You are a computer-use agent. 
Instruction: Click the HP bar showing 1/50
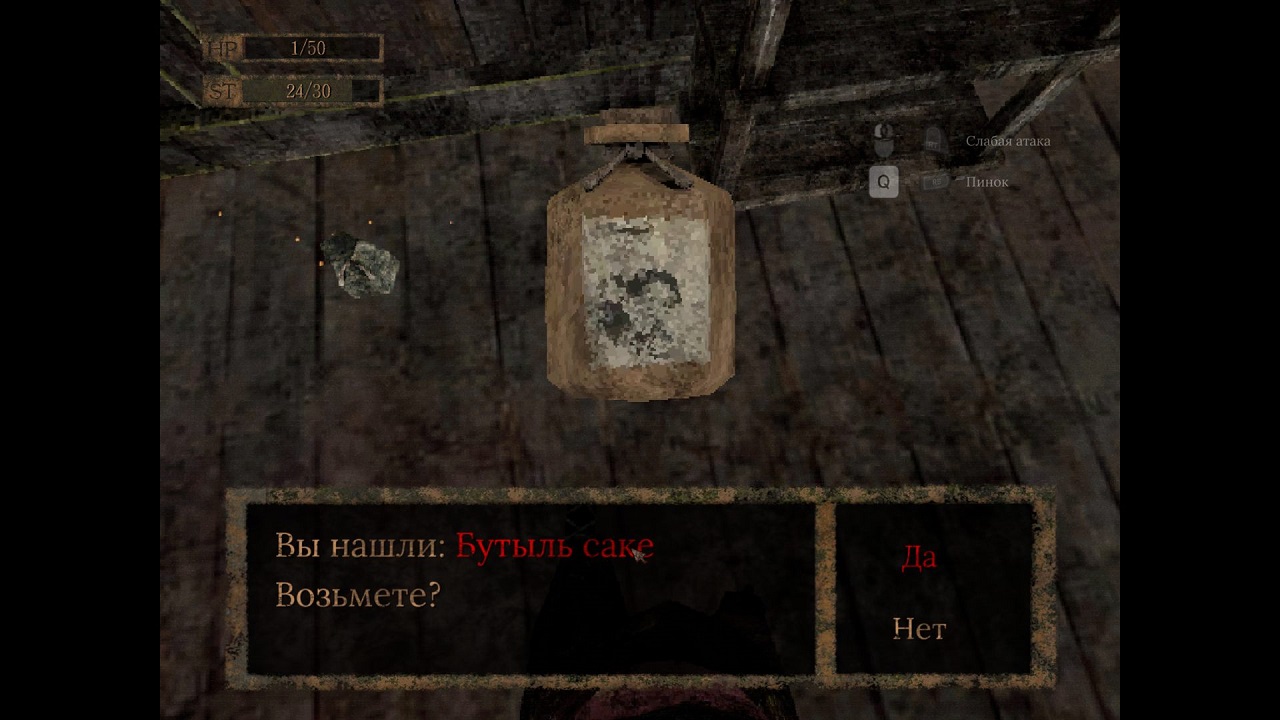(x=310, y=47)
